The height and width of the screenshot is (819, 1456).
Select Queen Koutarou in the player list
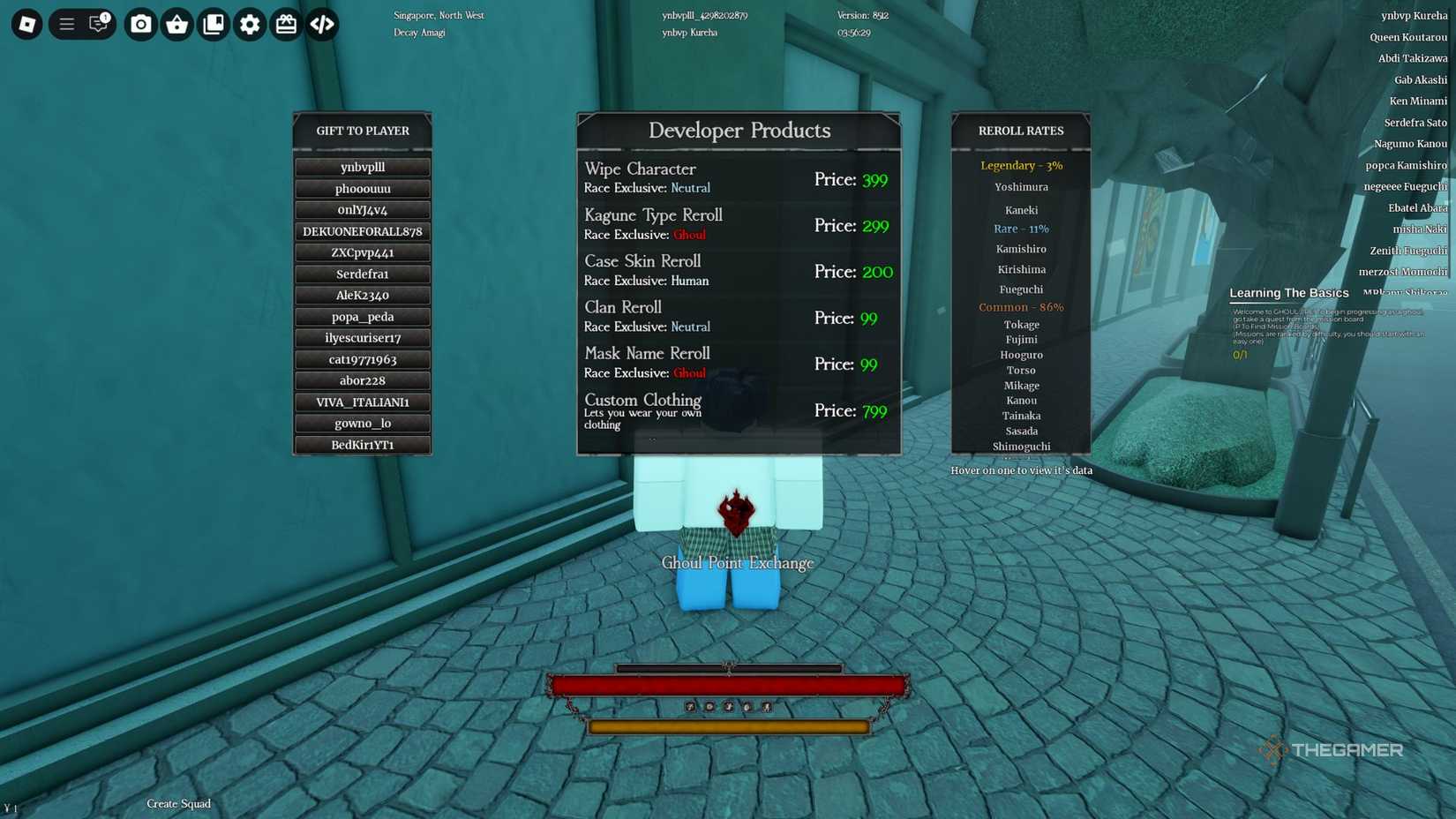(x=1410, y=37)
